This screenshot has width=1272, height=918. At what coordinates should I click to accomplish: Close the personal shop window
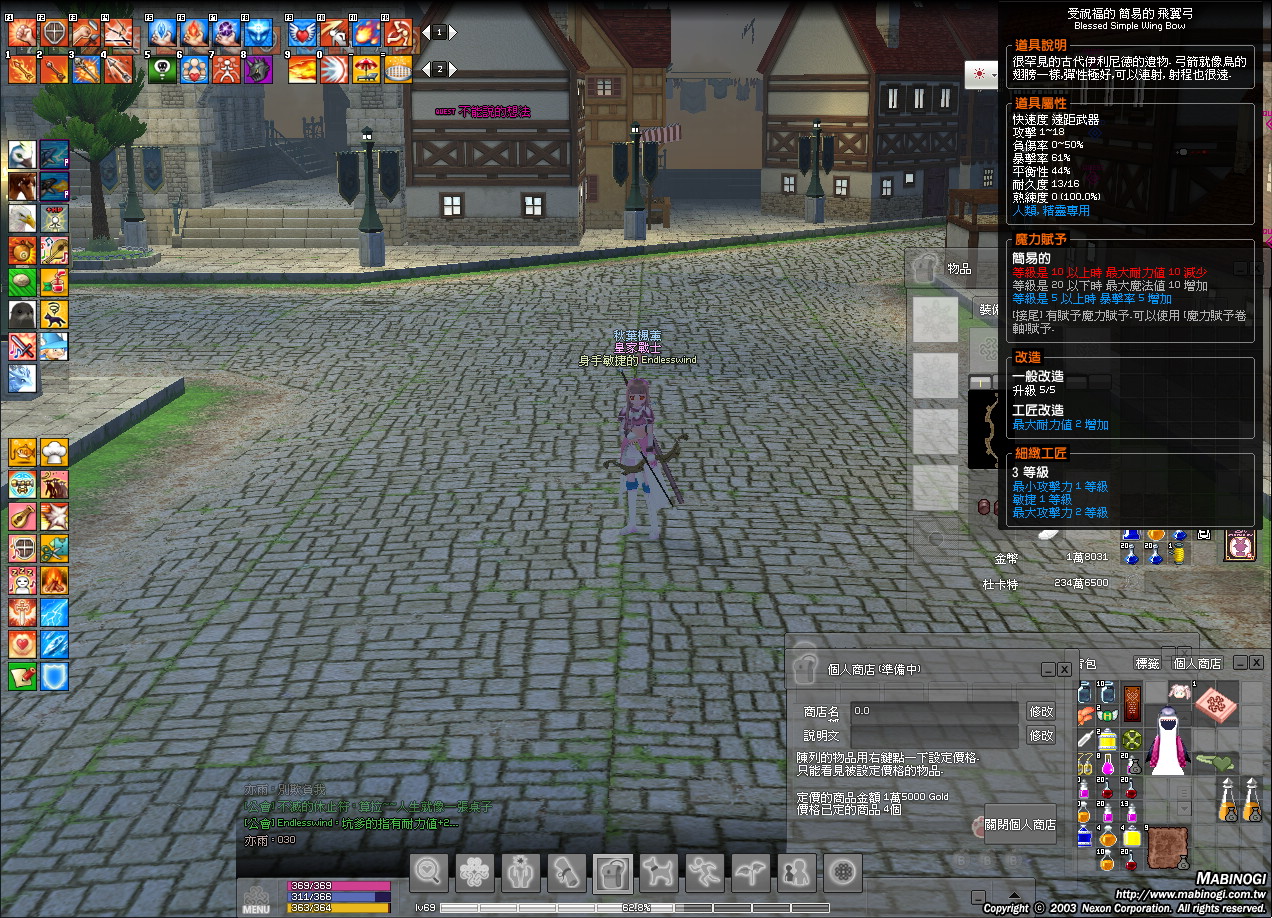1064,669
